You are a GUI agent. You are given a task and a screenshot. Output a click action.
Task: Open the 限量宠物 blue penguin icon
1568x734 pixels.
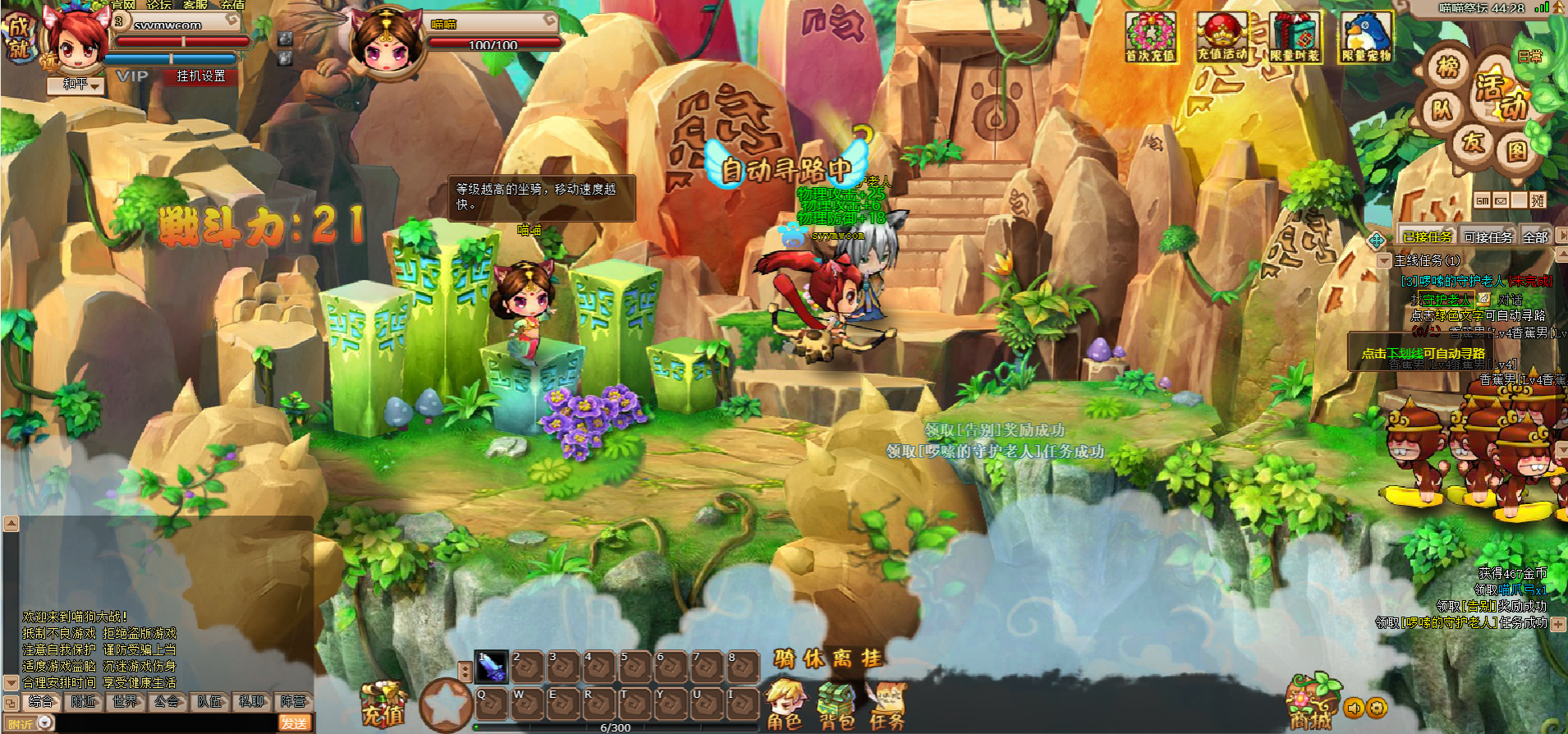[1366, 38]
